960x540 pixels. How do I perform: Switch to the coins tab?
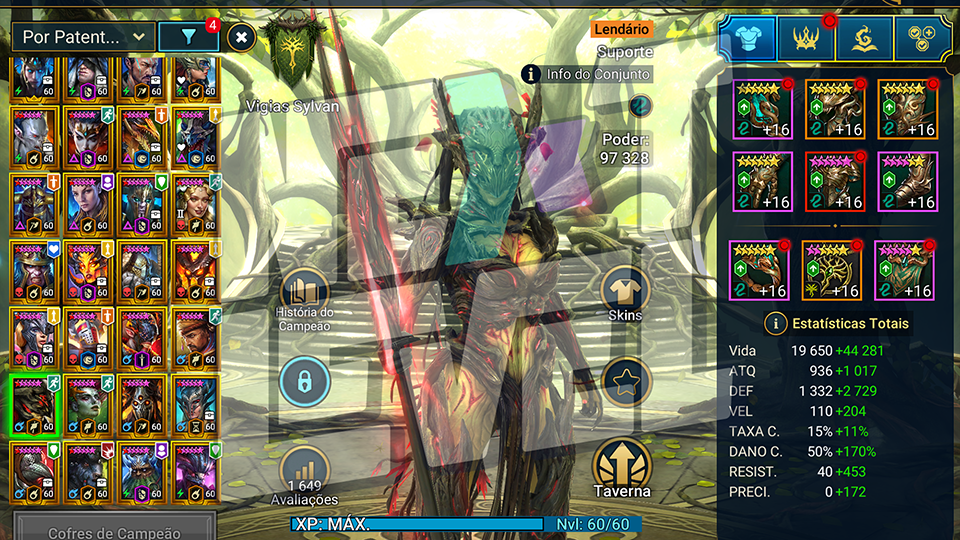[922, 38]
